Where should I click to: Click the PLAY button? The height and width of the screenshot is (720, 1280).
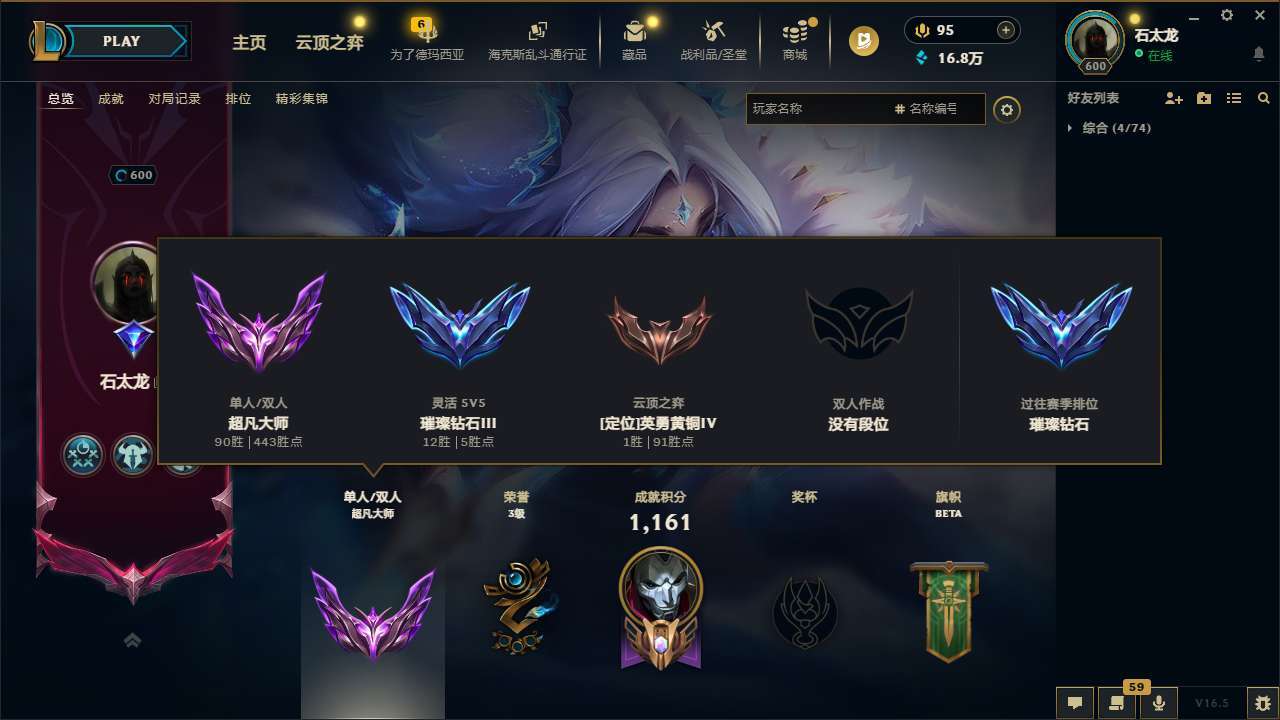(122, 41)
